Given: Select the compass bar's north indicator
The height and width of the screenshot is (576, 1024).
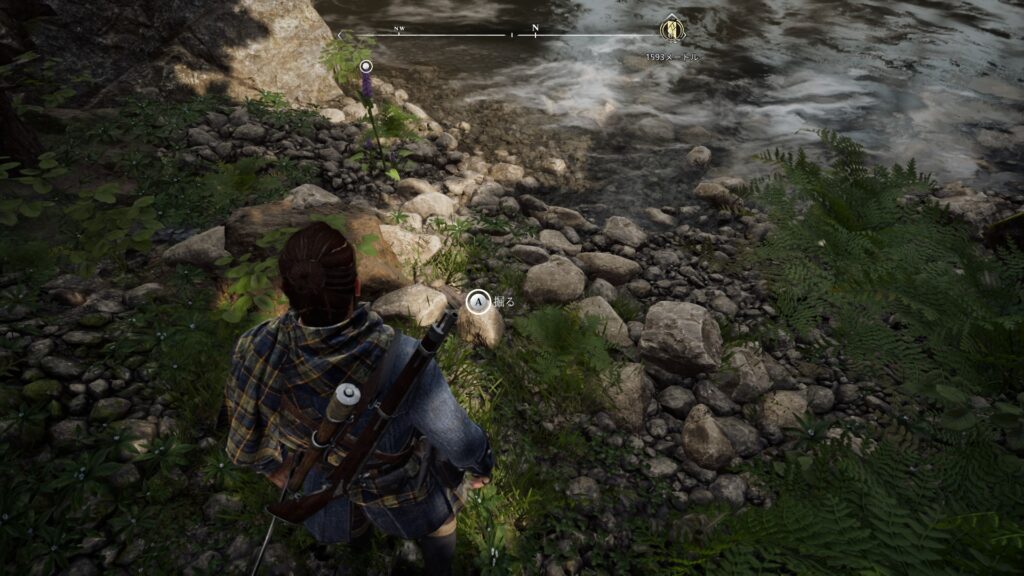Looking at the screenshot, I should tap(536, 29).
